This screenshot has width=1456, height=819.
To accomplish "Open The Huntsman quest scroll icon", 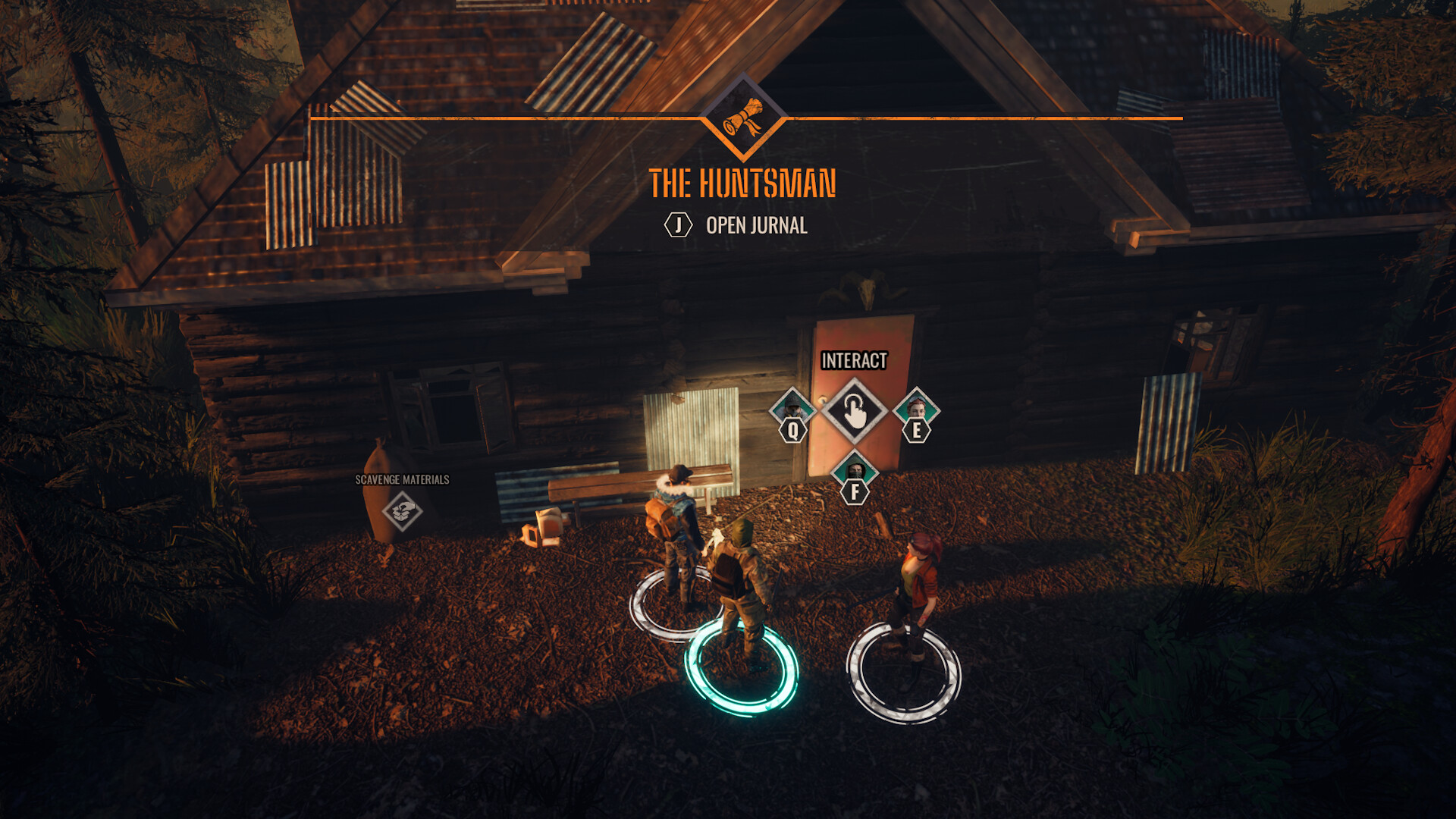I will pos(743,119).
